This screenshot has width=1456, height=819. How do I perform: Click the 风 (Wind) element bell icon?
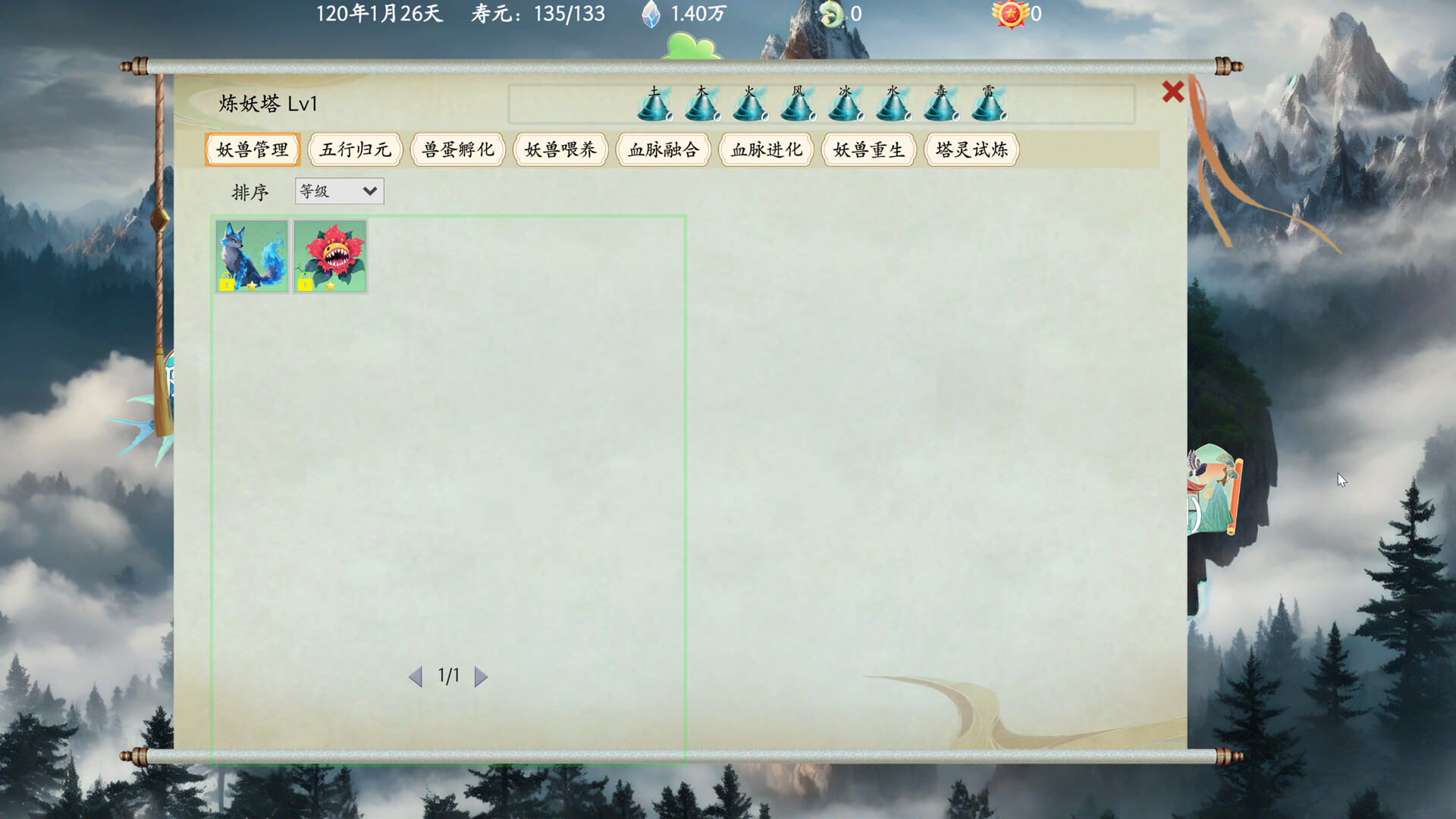(x=797, y=106)
